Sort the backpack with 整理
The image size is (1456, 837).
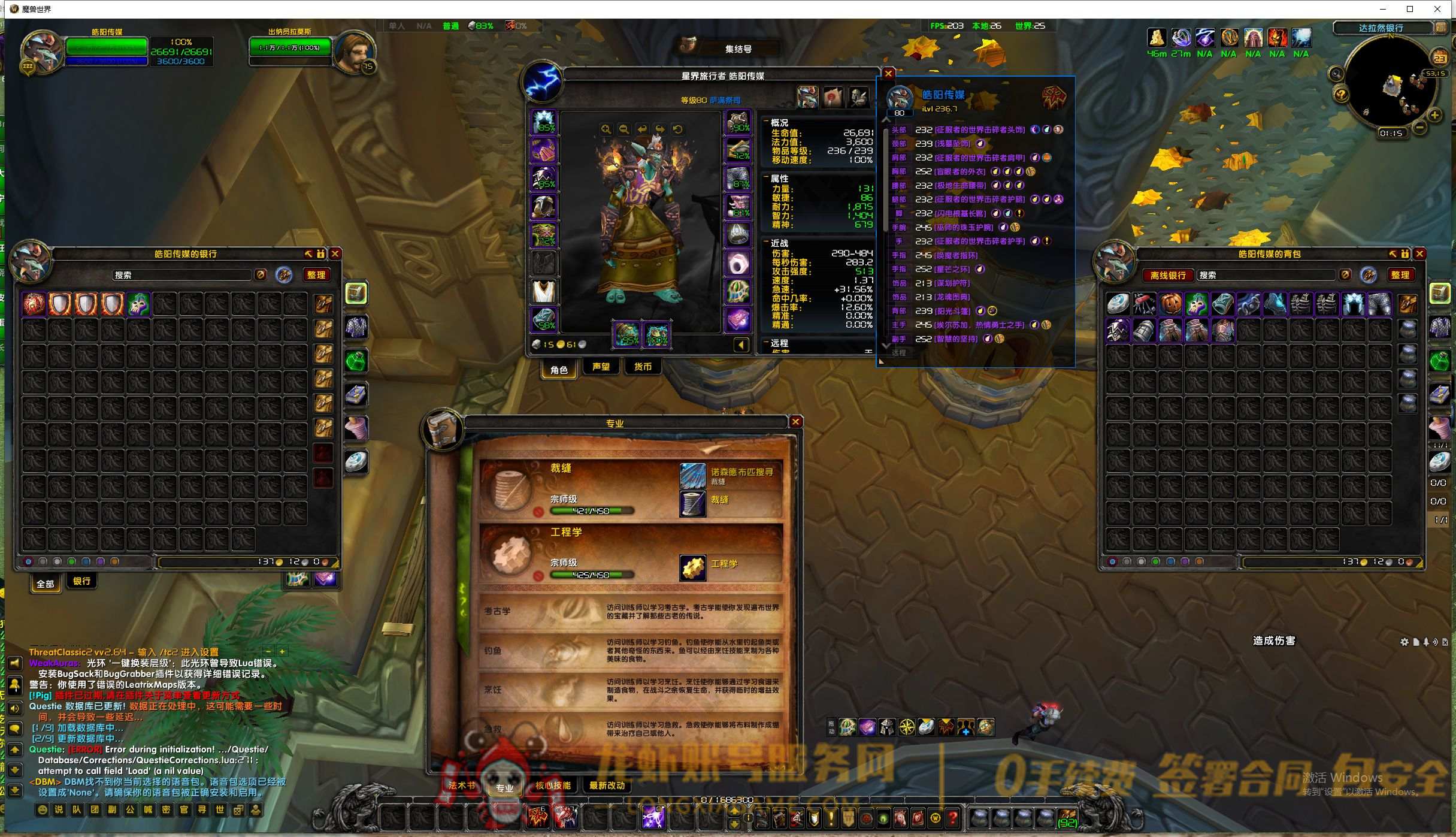(1400, 275)
